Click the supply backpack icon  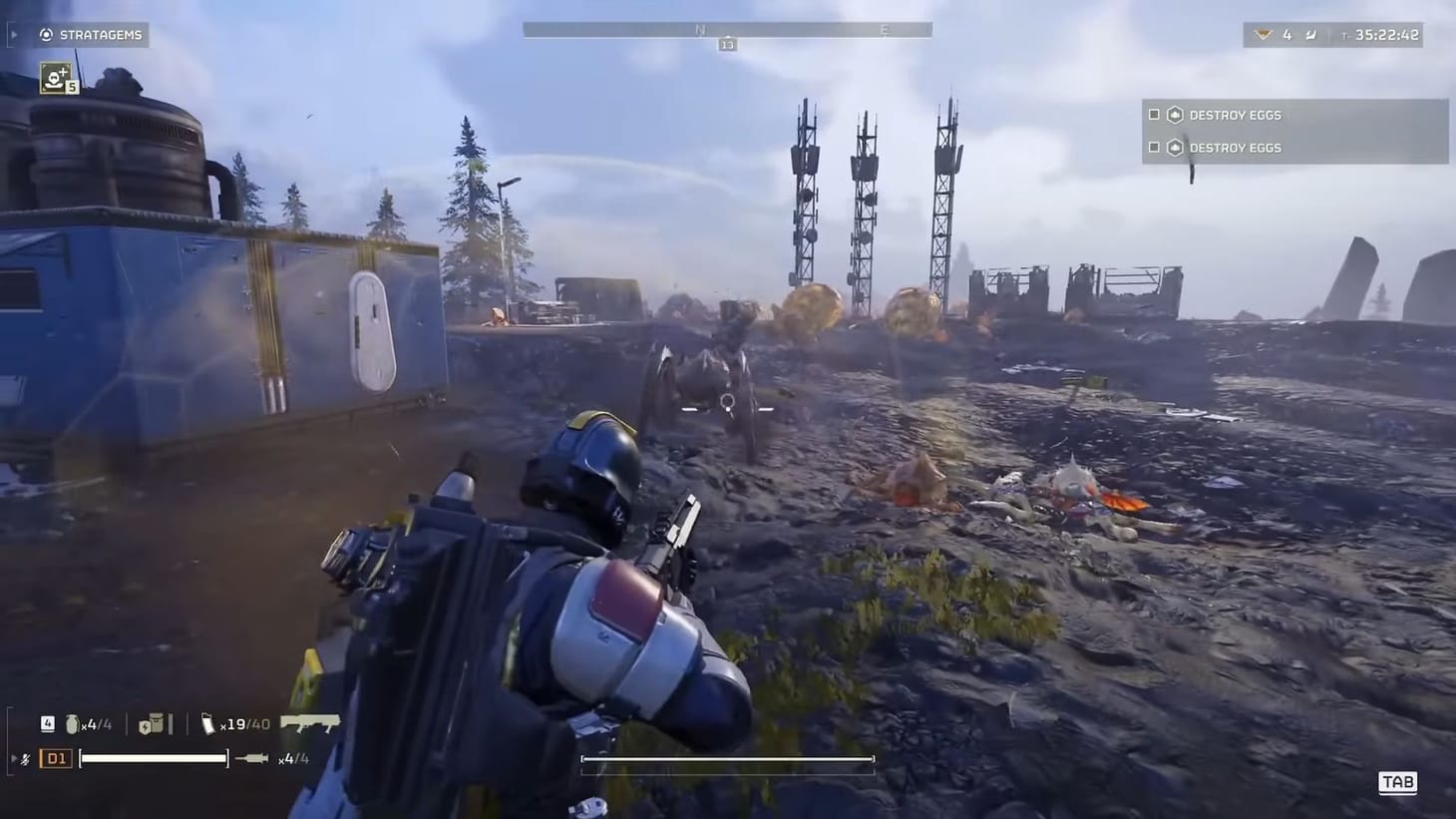click(152, 723)
